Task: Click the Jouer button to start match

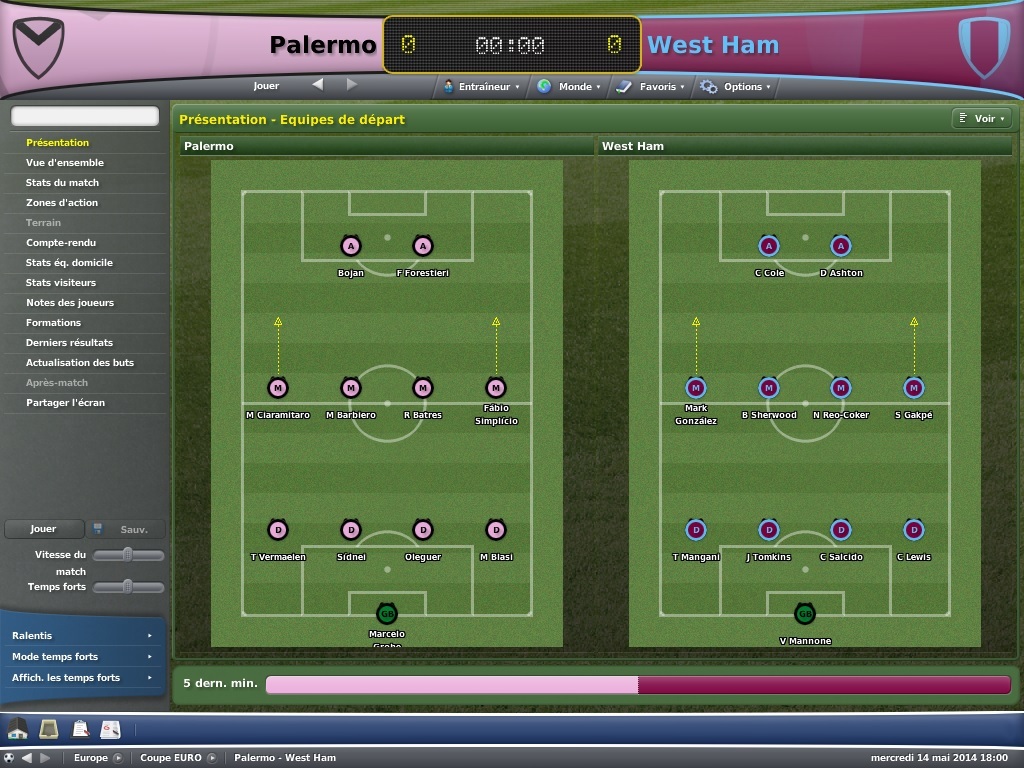Action: [43, 529]
